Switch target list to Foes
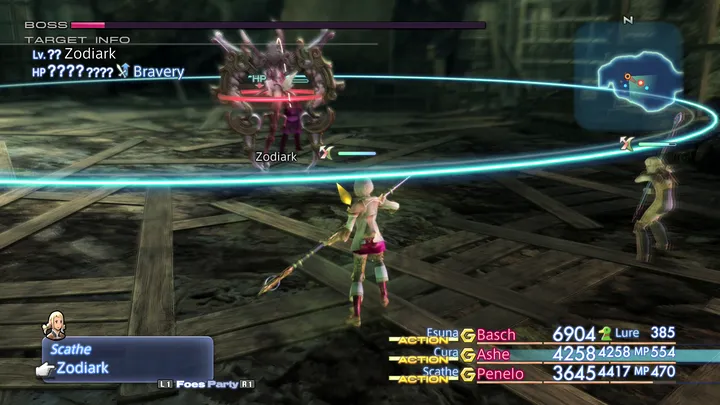Viewport: 720px width, 405px height. [x=187, y=384]
